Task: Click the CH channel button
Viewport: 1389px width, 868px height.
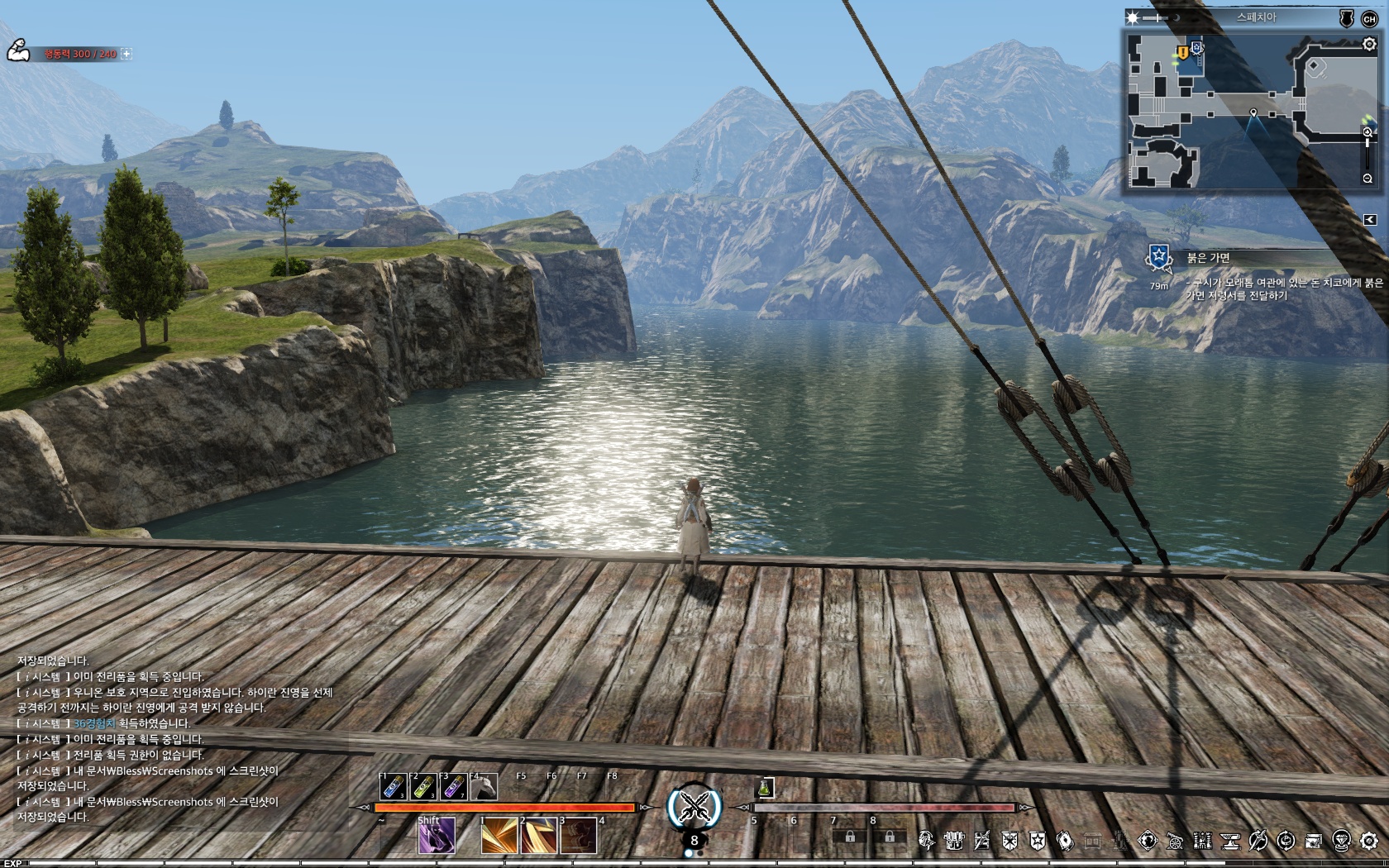Action: pos(1369,18)
